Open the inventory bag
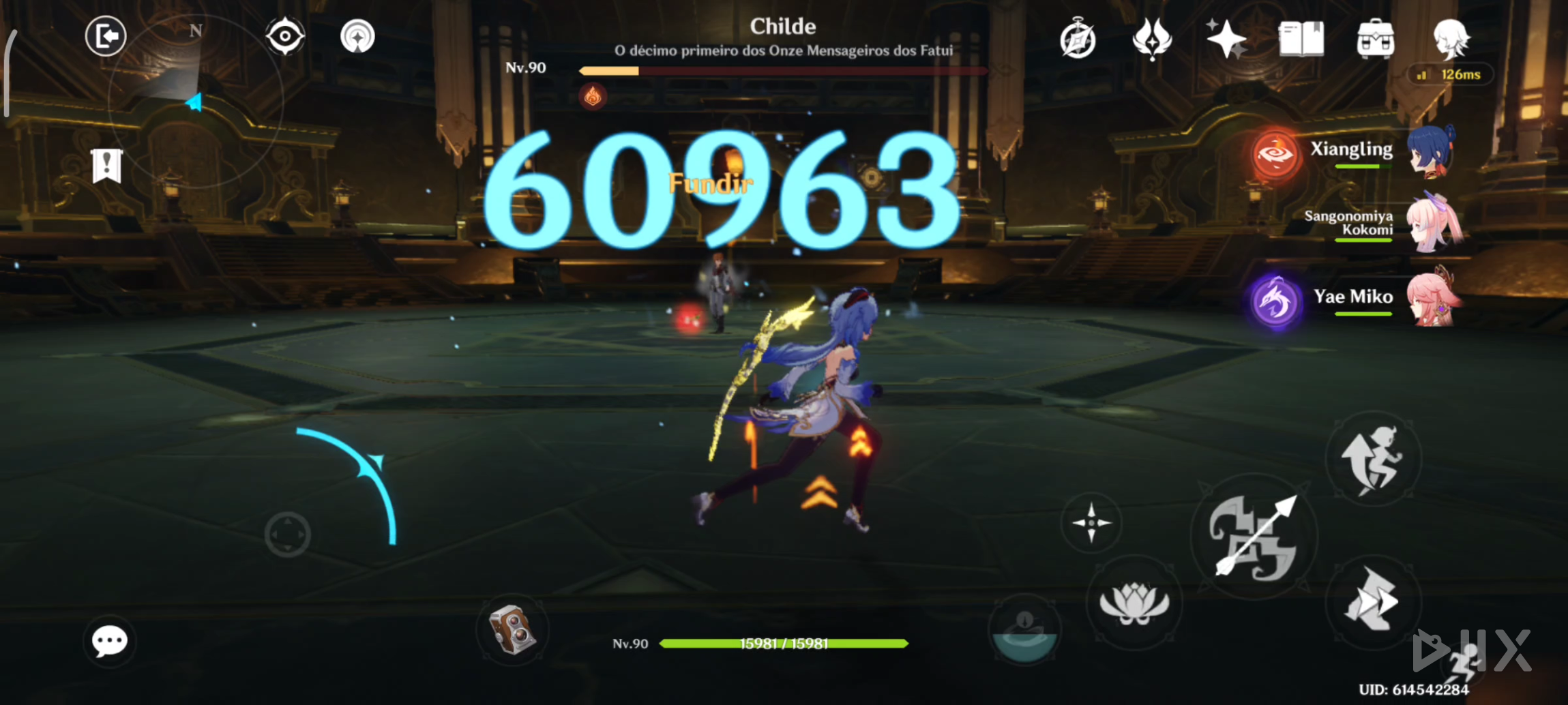The height and width of the screenshot is (705, 1568). point(1375,40)
